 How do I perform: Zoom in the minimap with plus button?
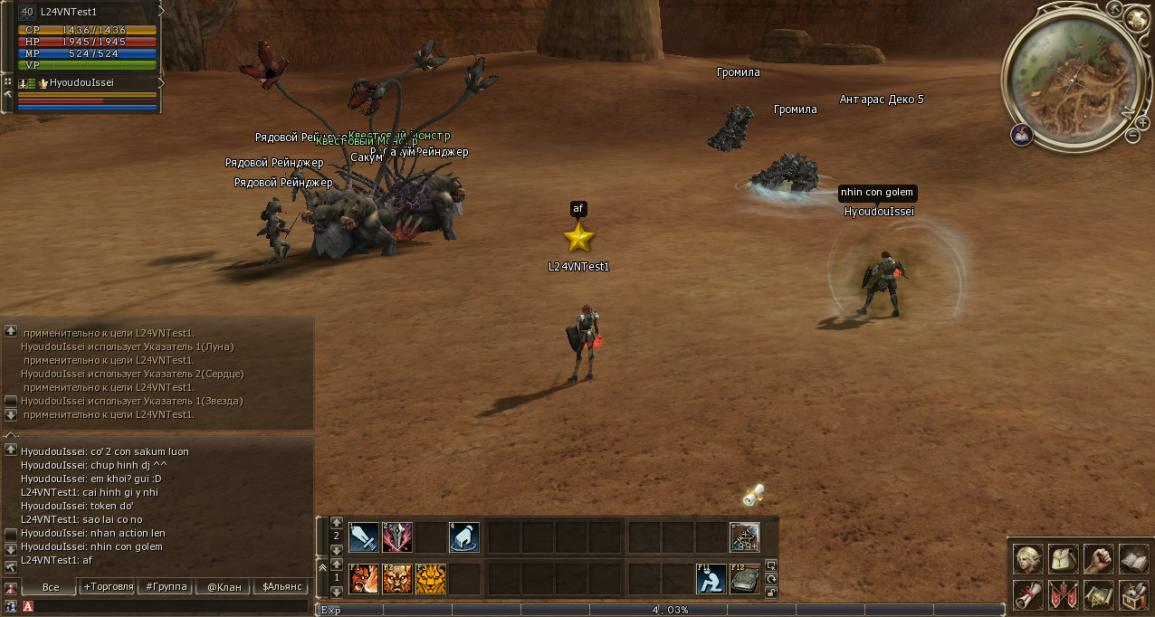tap(1145, 124)
